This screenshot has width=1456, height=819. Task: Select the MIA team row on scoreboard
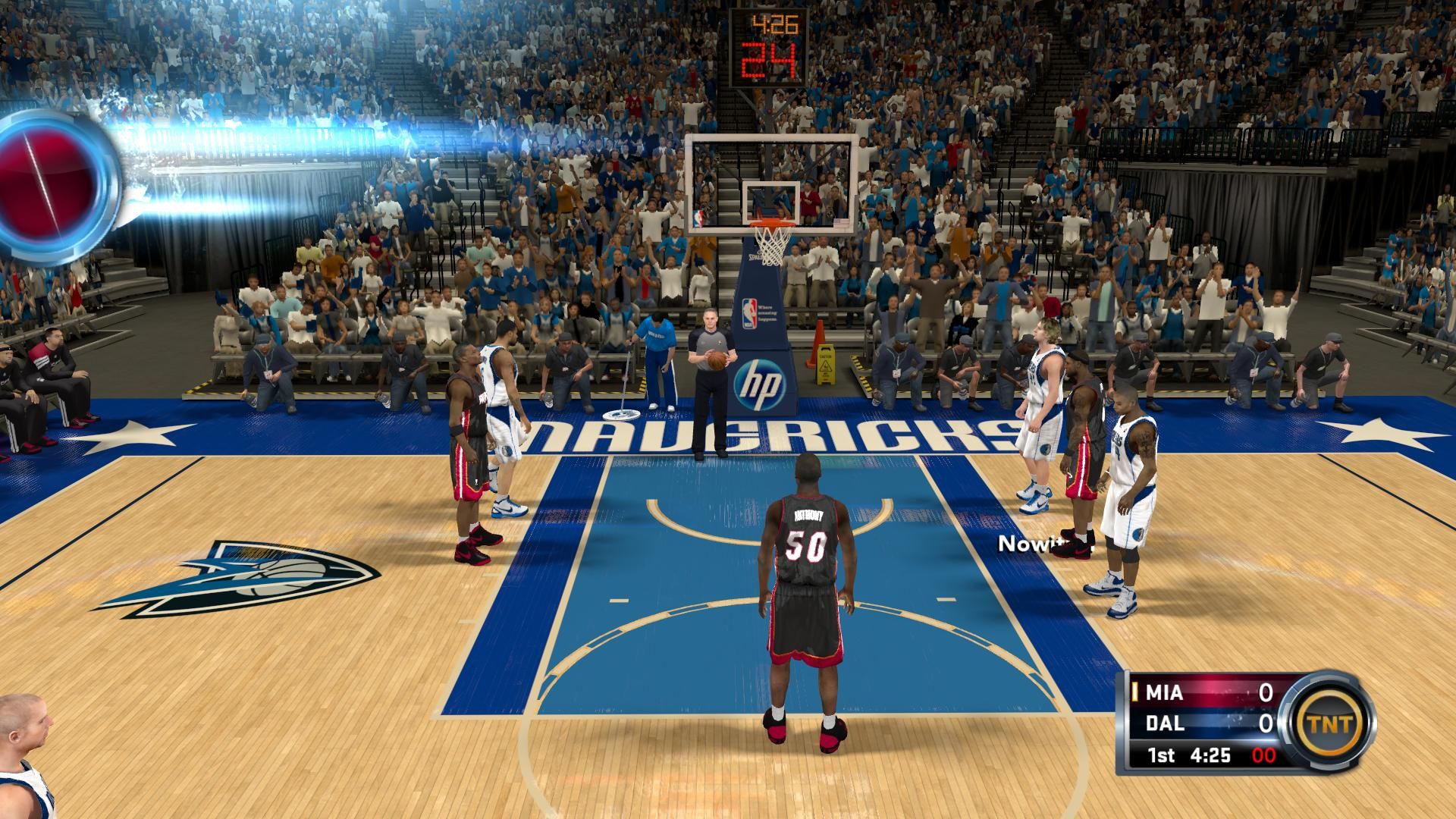click(x=1201, y=692)
